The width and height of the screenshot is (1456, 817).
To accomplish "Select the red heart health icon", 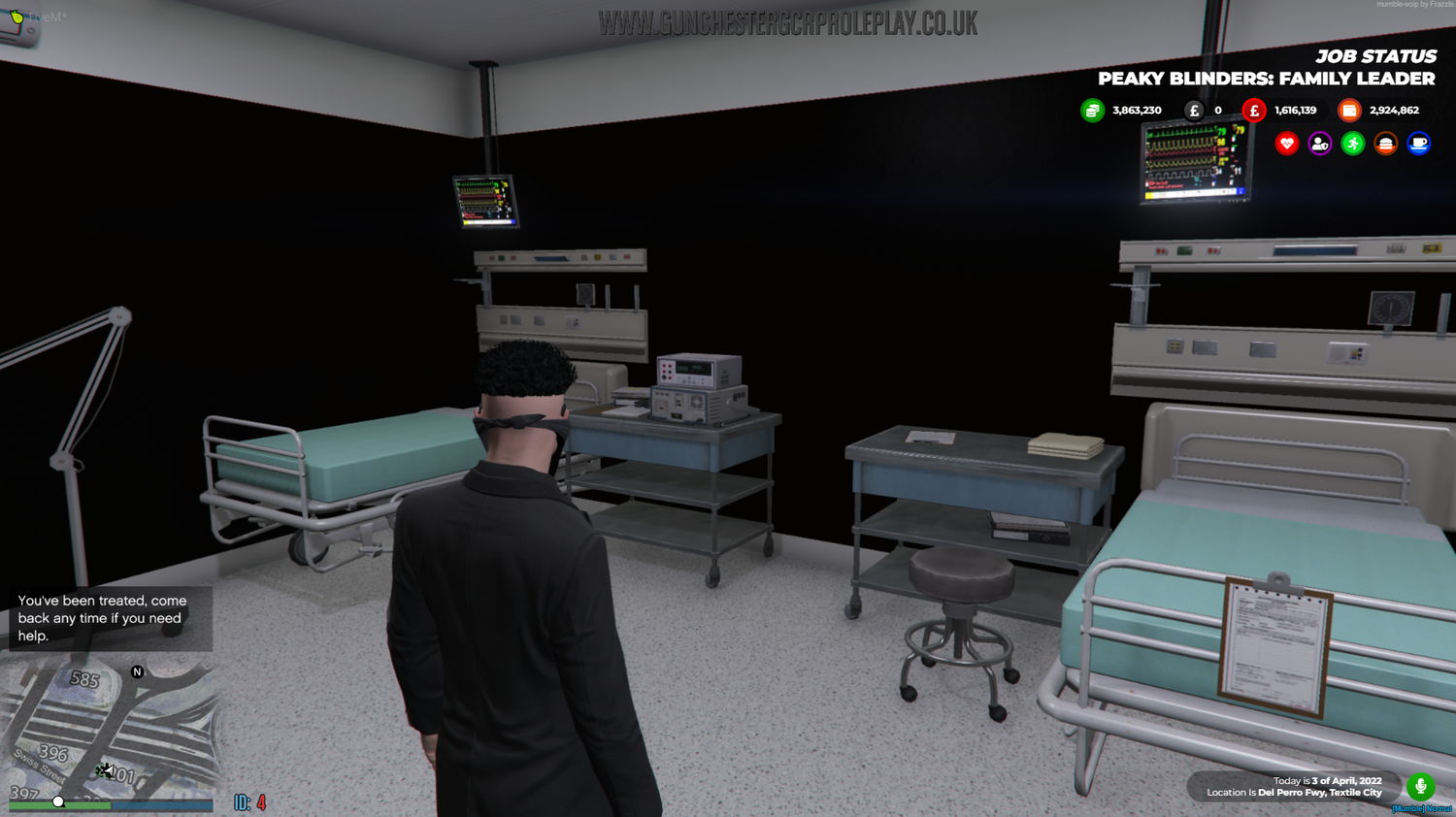I will click(1286, 143).
